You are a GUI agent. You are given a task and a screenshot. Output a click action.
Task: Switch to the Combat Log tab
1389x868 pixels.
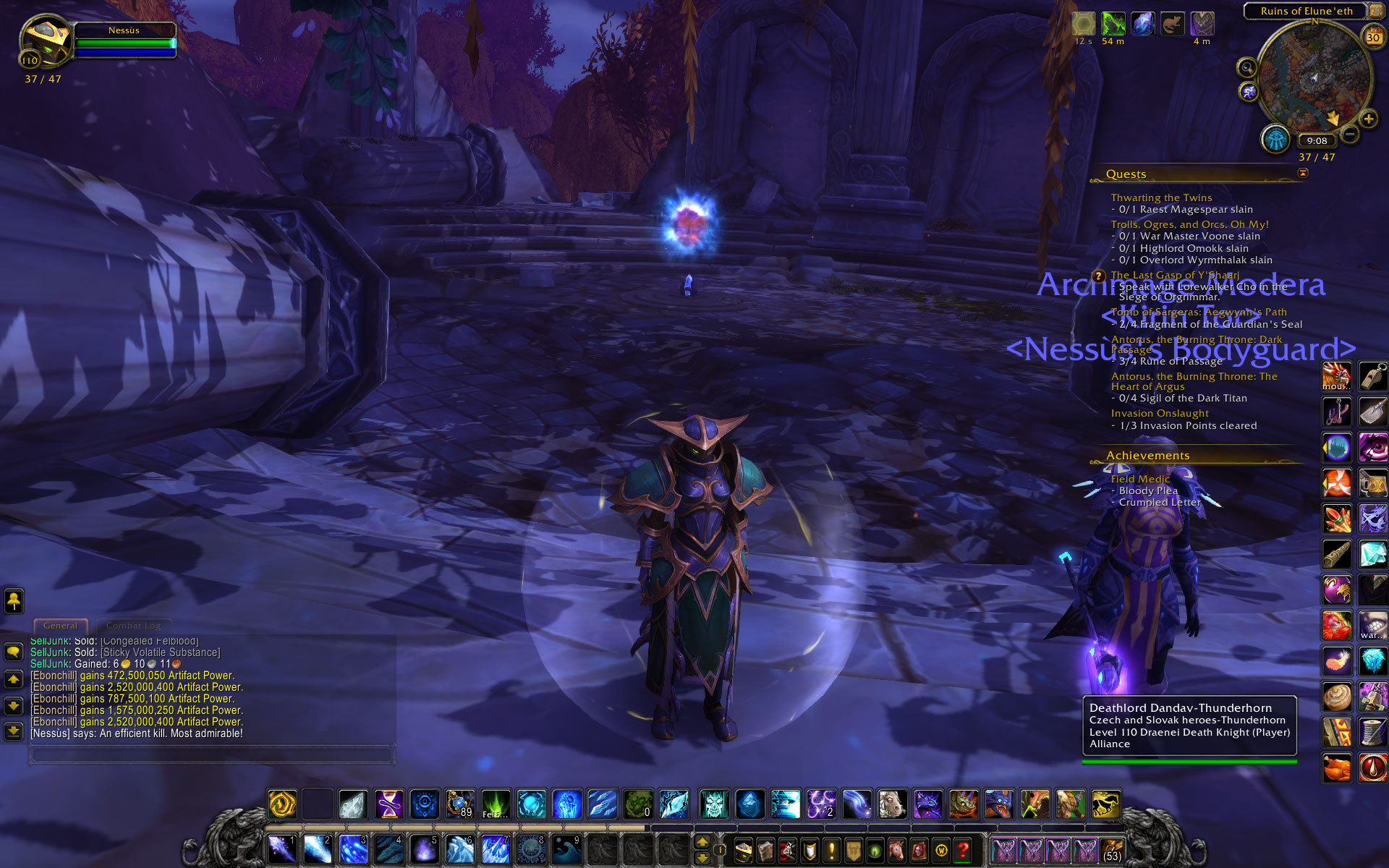(x=133, y=626)
